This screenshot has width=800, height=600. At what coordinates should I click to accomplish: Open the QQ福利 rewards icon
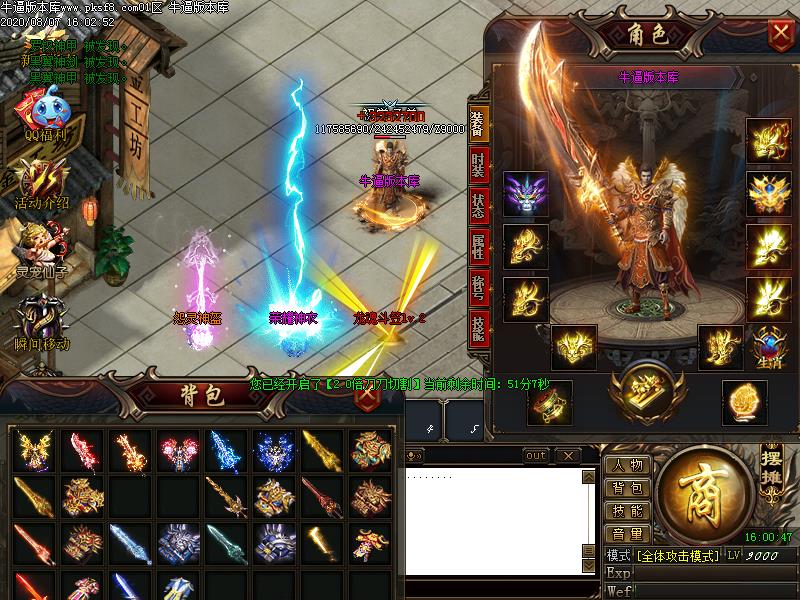click(43, 113)
